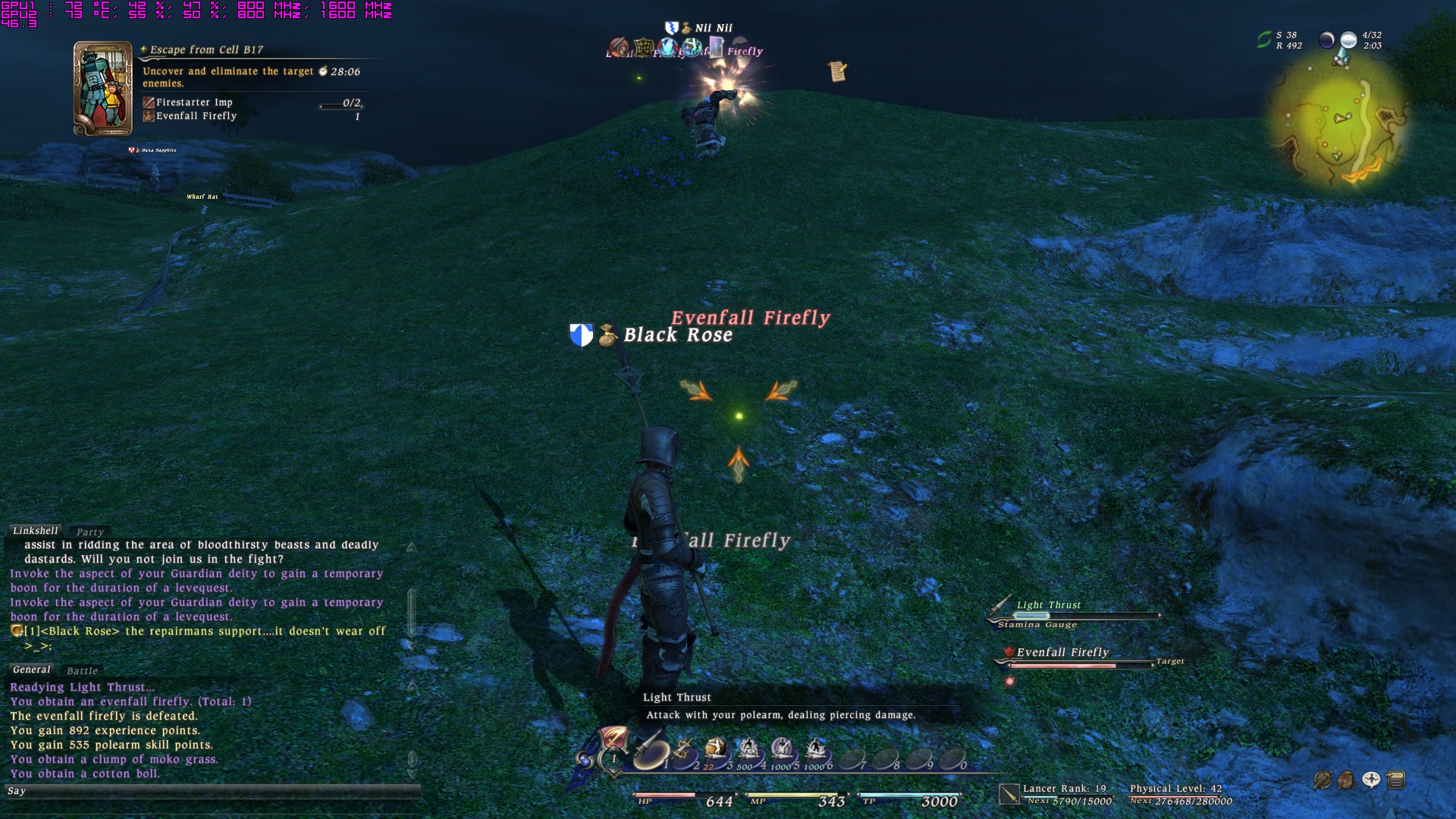Open the emote speech bubble menu
Screen dimensions: 1456x819
tap(1371, 780)
